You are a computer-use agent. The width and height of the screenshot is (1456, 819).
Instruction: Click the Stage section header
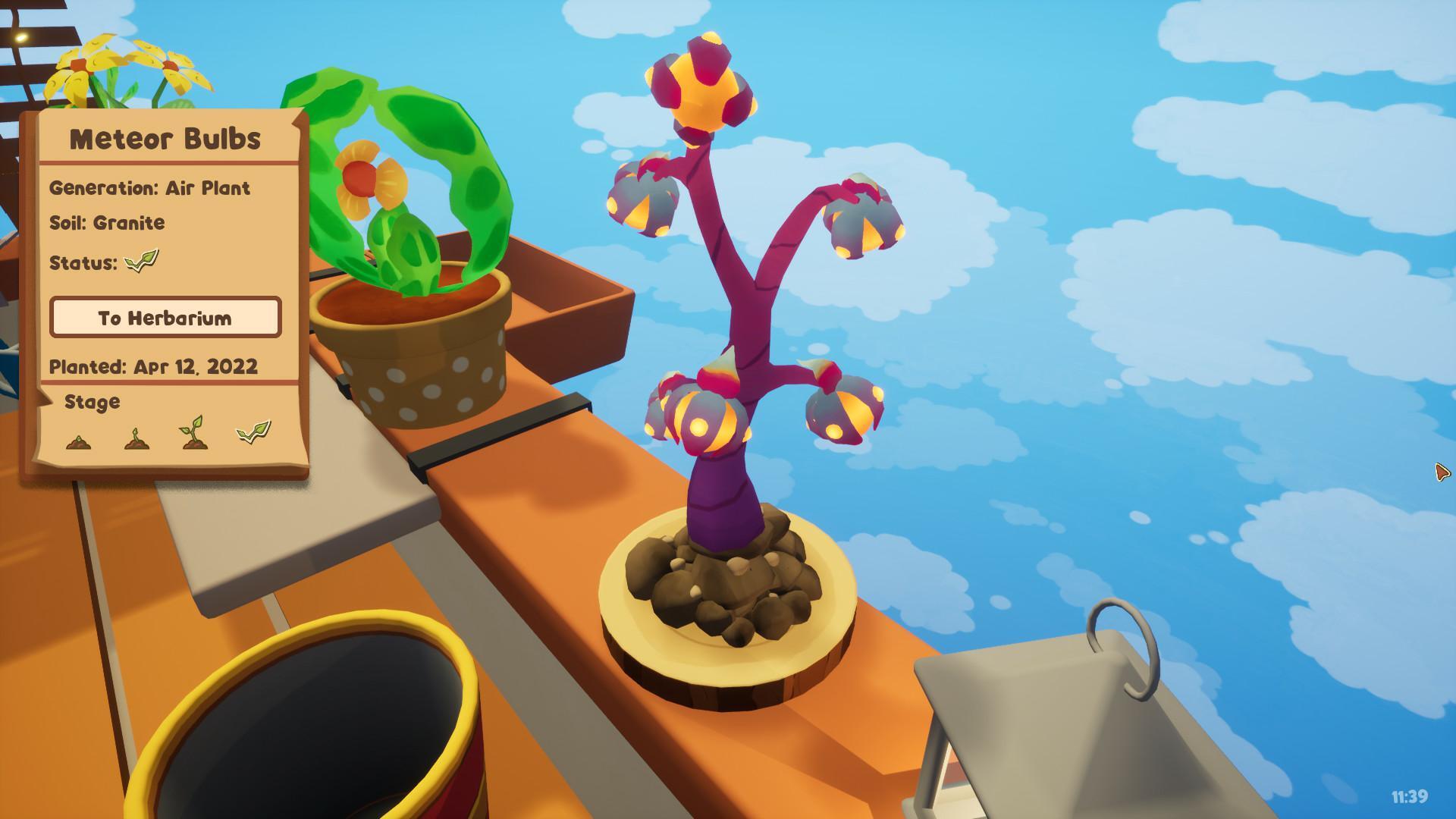tap(91, 402)
